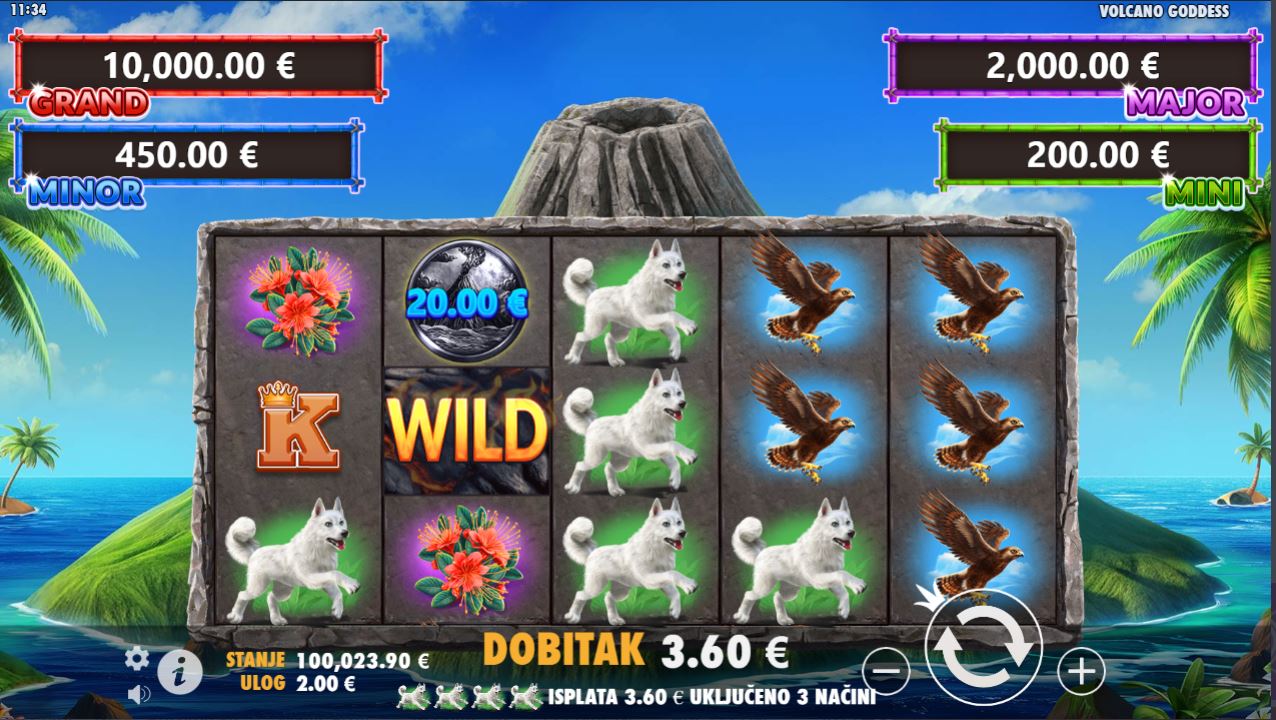1276x720 pixels.
Task: Increase the bet with the plus button
Action: click(x=1080, y=671)
